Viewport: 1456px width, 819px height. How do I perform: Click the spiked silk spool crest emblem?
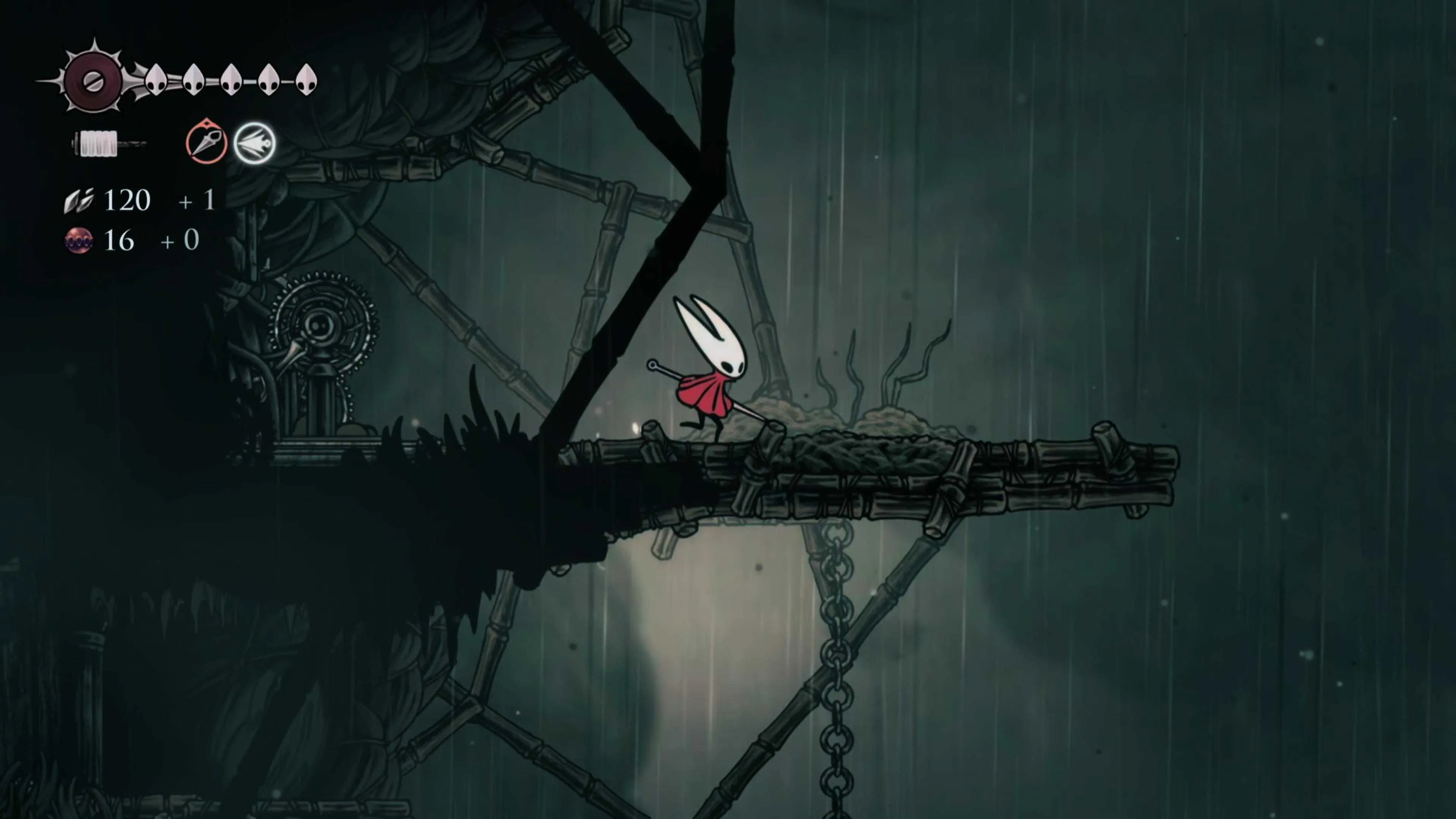(92, 81)
